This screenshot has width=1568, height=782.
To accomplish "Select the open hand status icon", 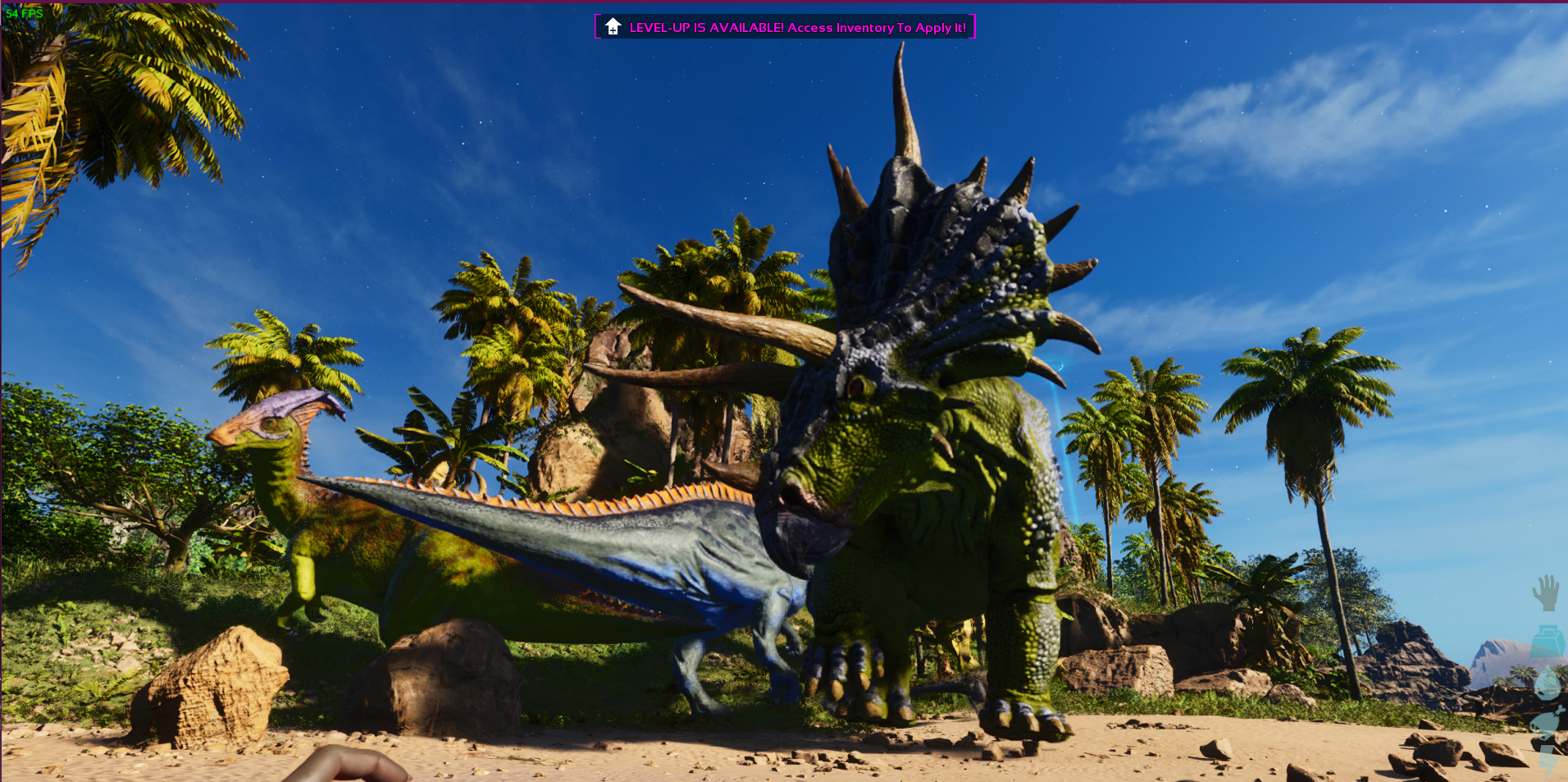I will point(1546,592).
